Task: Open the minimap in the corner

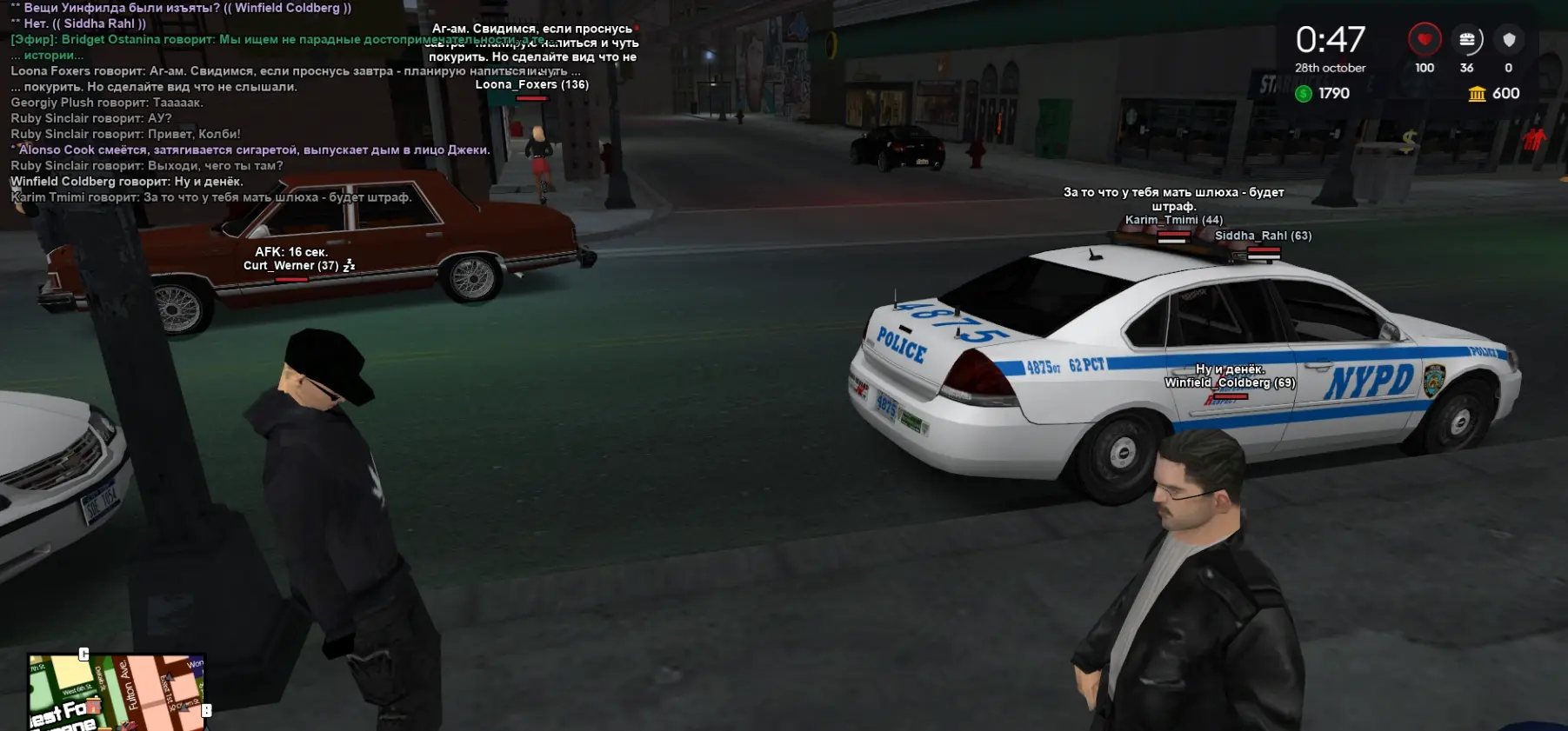Action: (117, 693)
